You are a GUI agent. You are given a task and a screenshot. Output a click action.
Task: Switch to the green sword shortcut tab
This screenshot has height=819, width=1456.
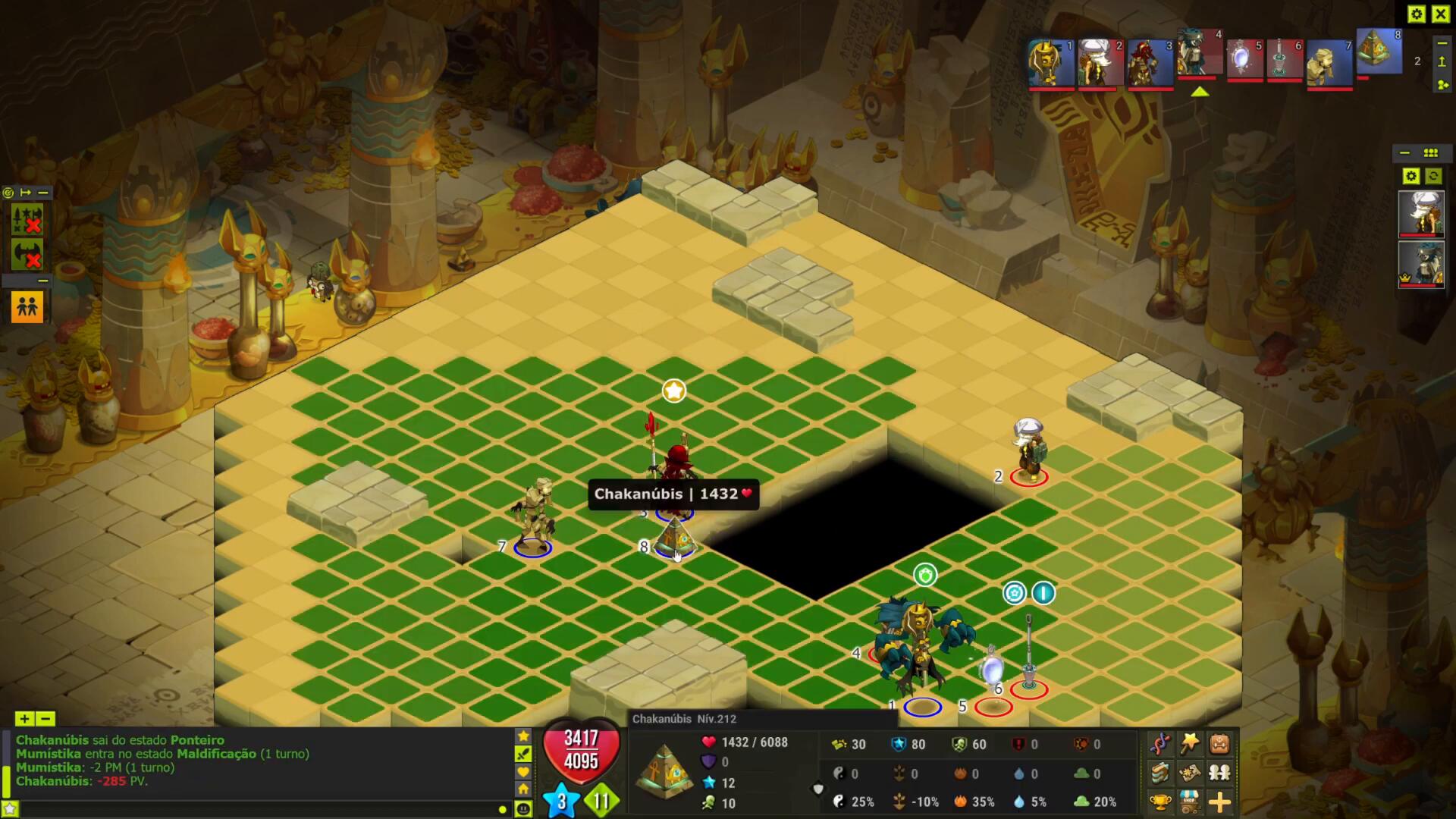tap(523, 754)
